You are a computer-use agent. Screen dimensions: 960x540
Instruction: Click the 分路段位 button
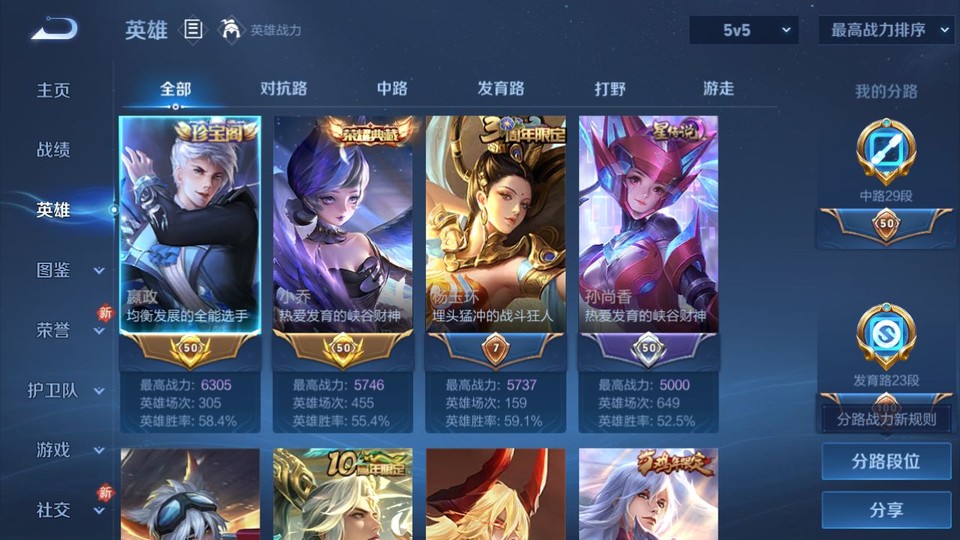pyautogui.click(x=886, y=462)
